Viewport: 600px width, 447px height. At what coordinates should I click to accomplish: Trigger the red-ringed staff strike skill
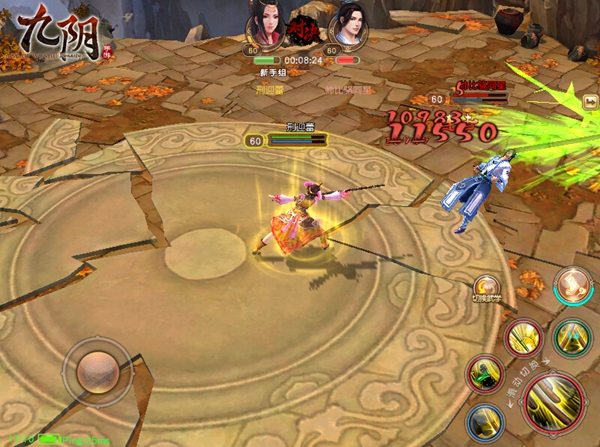(523, 338)
